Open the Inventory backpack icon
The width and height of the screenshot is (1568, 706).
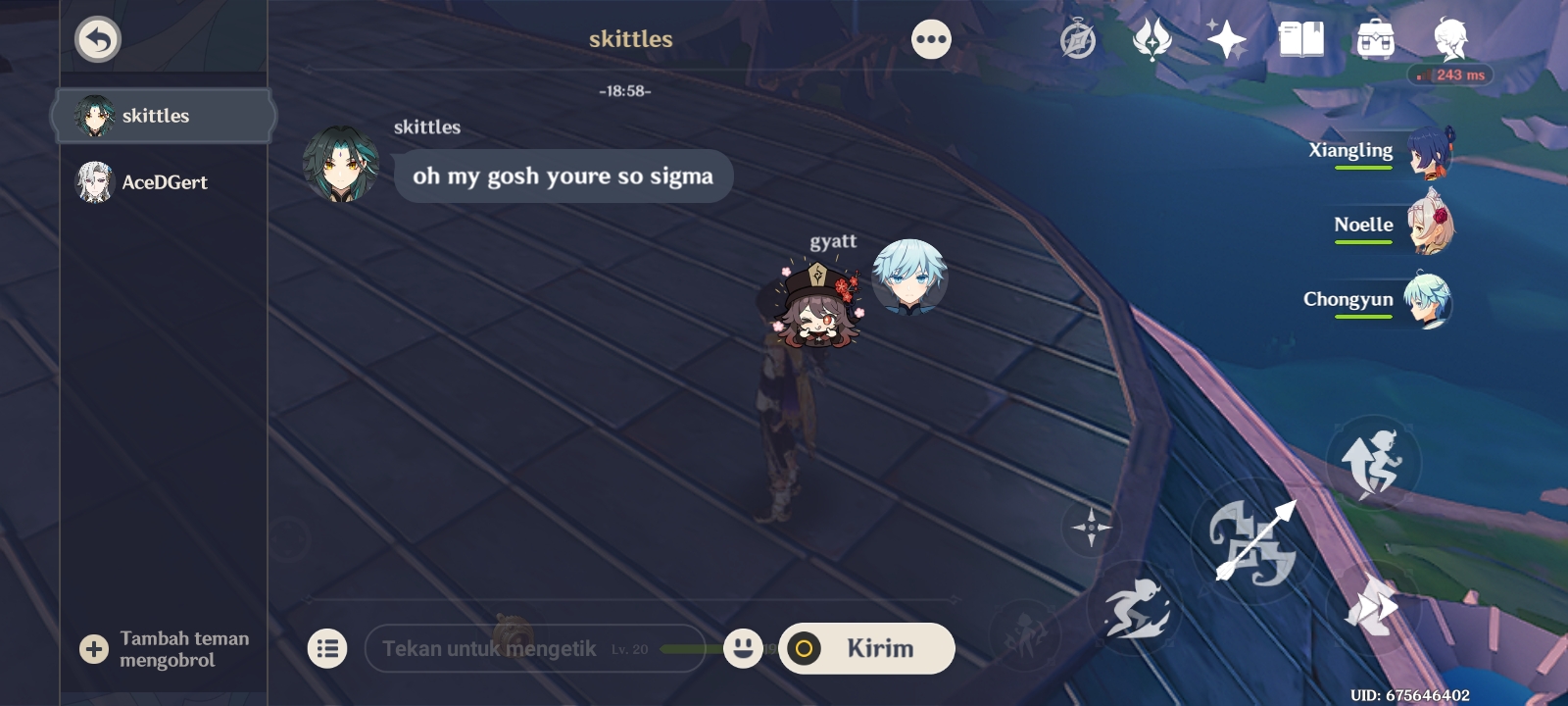click(1375, 39)
